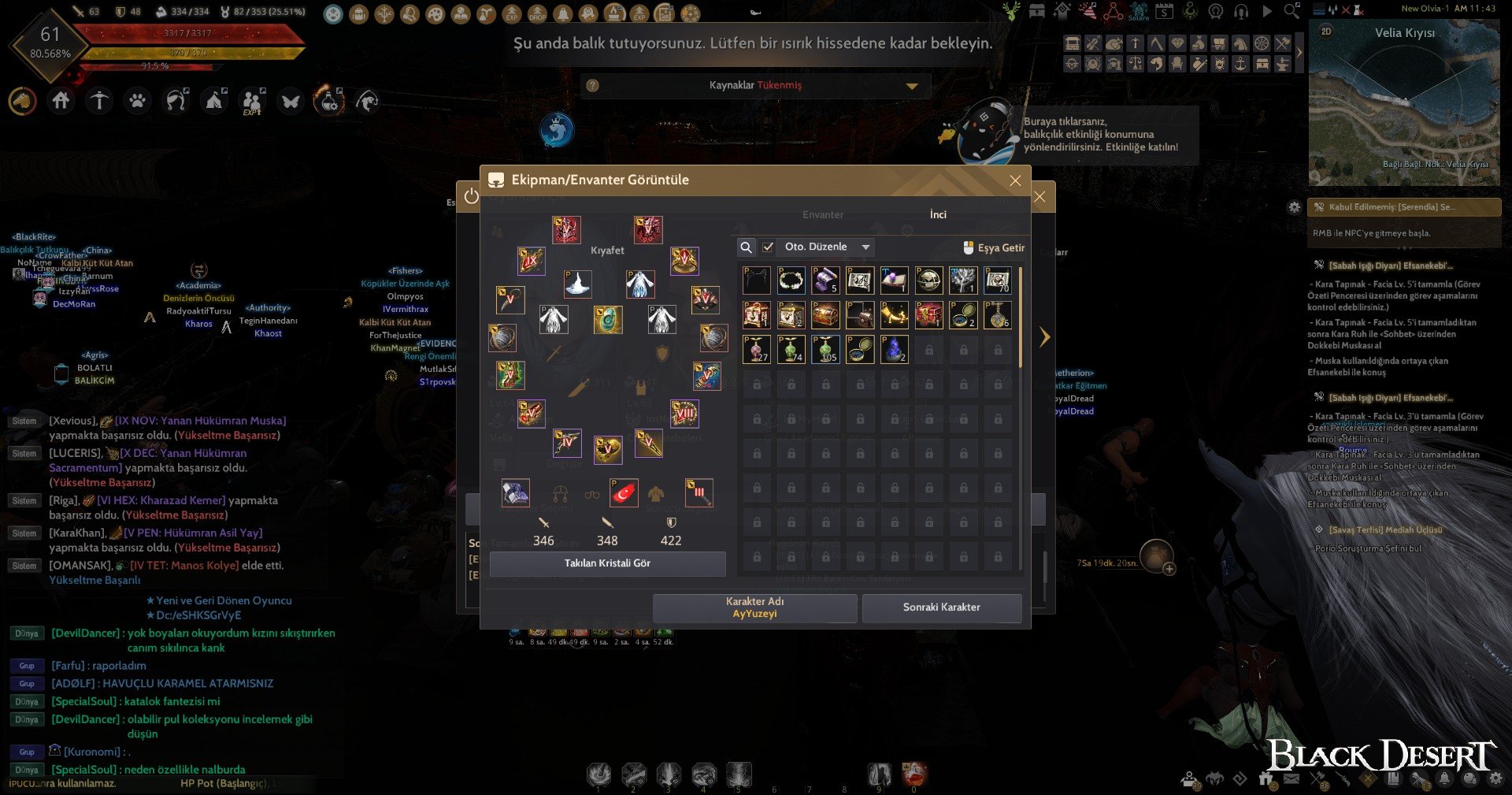Image resolution: width=1512 pixels, height=795 pixels.
Task: Select the blue crystal inventory item
Action: click(x=894, y=349)
